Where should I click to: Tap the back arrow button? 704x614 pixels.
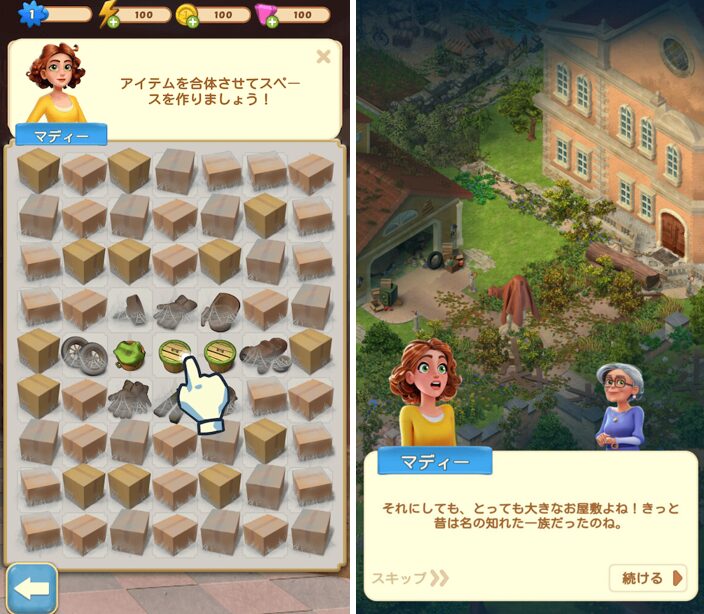[x=31, y=588]
